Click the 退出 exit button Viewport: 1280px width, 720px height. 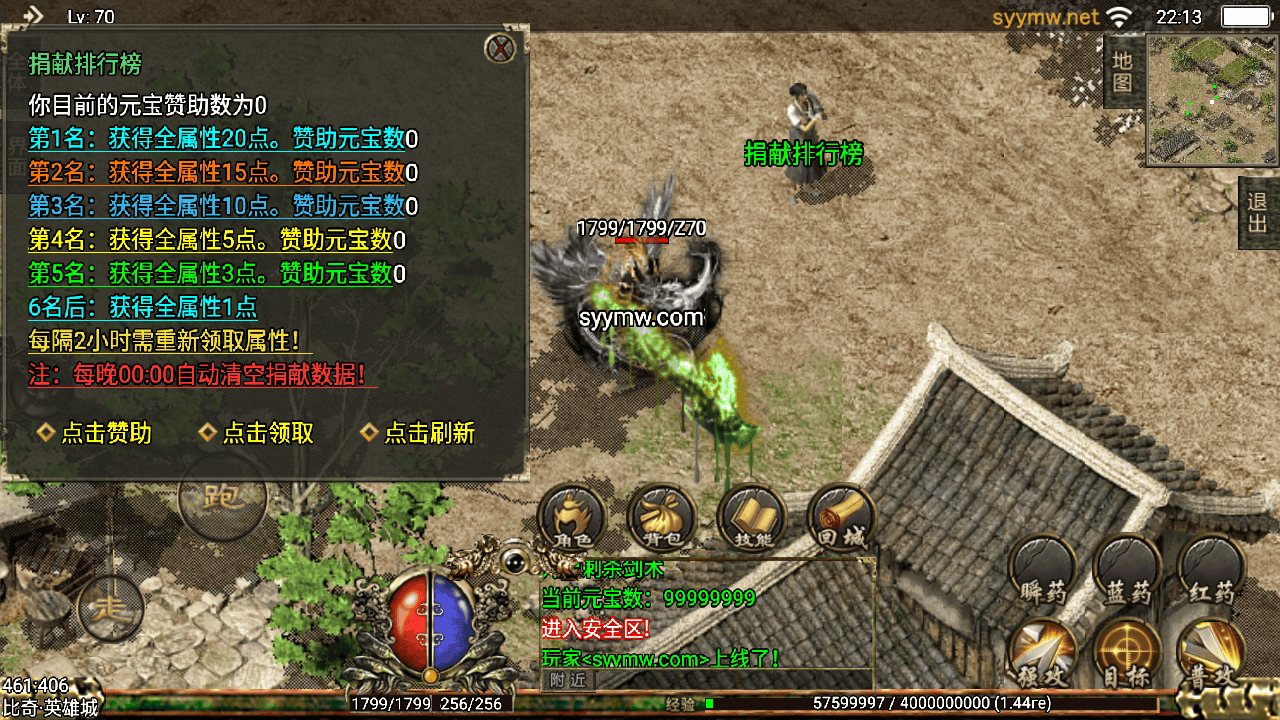(x=1257, y=212)
